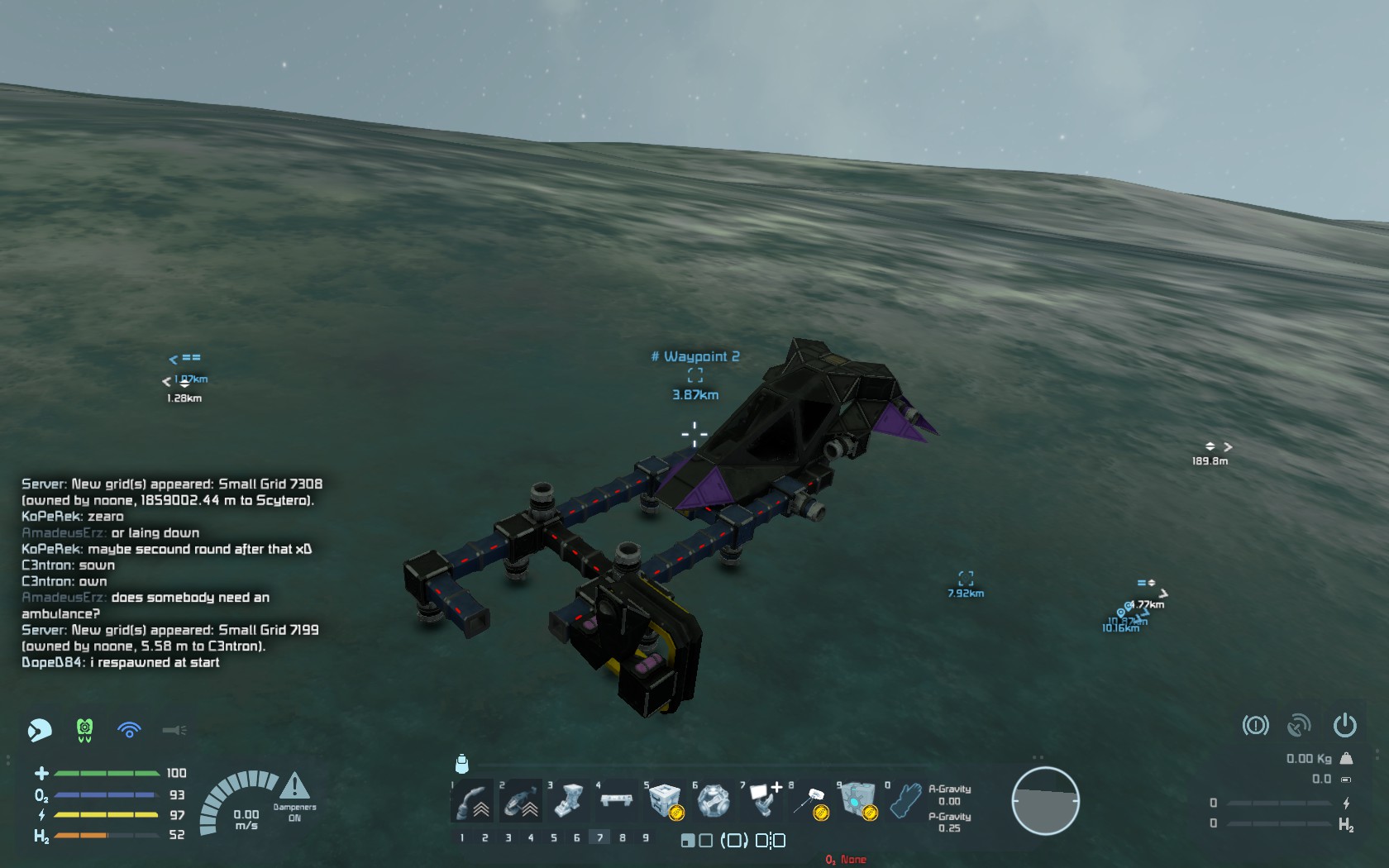Screen dimensions: 1389x868
Task: Select the welder tool in hotbar slot 1
Action: 473,800
